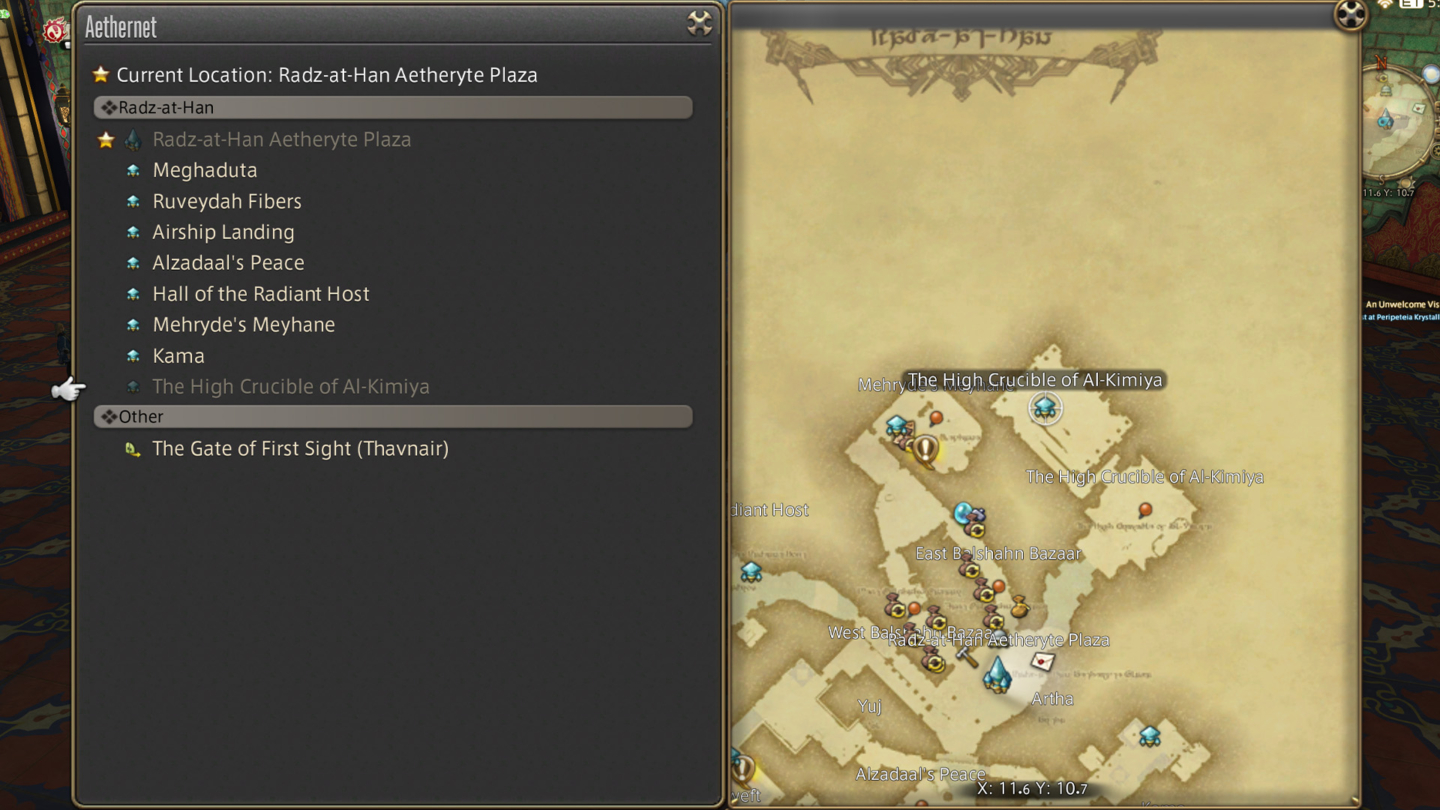Click the aetheryte crystal marker at Aetheryte Plaza
This screenshot has height=810, width=1440.
(997, 673)
